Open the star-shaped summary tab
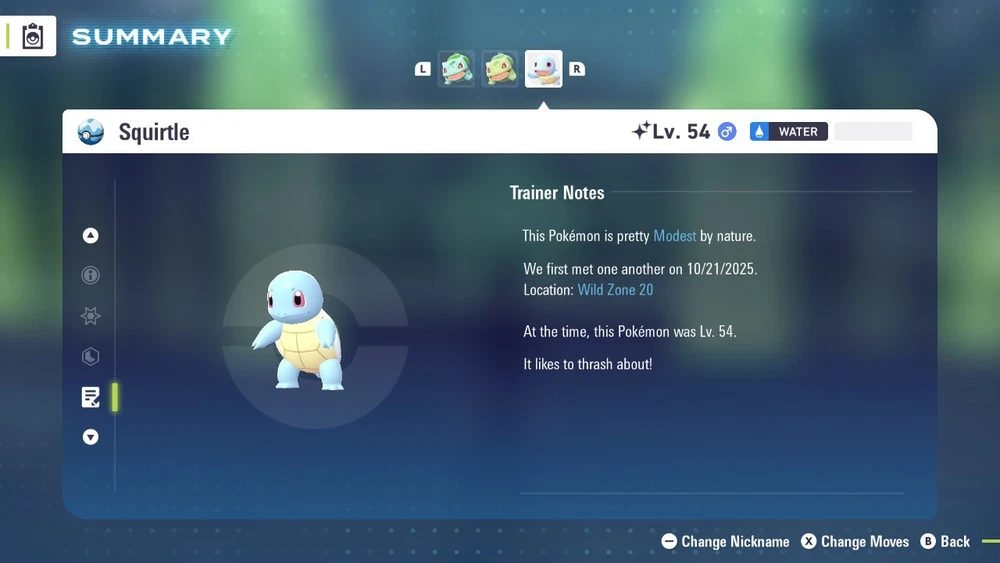Screen dimensions: 1000x563 (91, 317)
